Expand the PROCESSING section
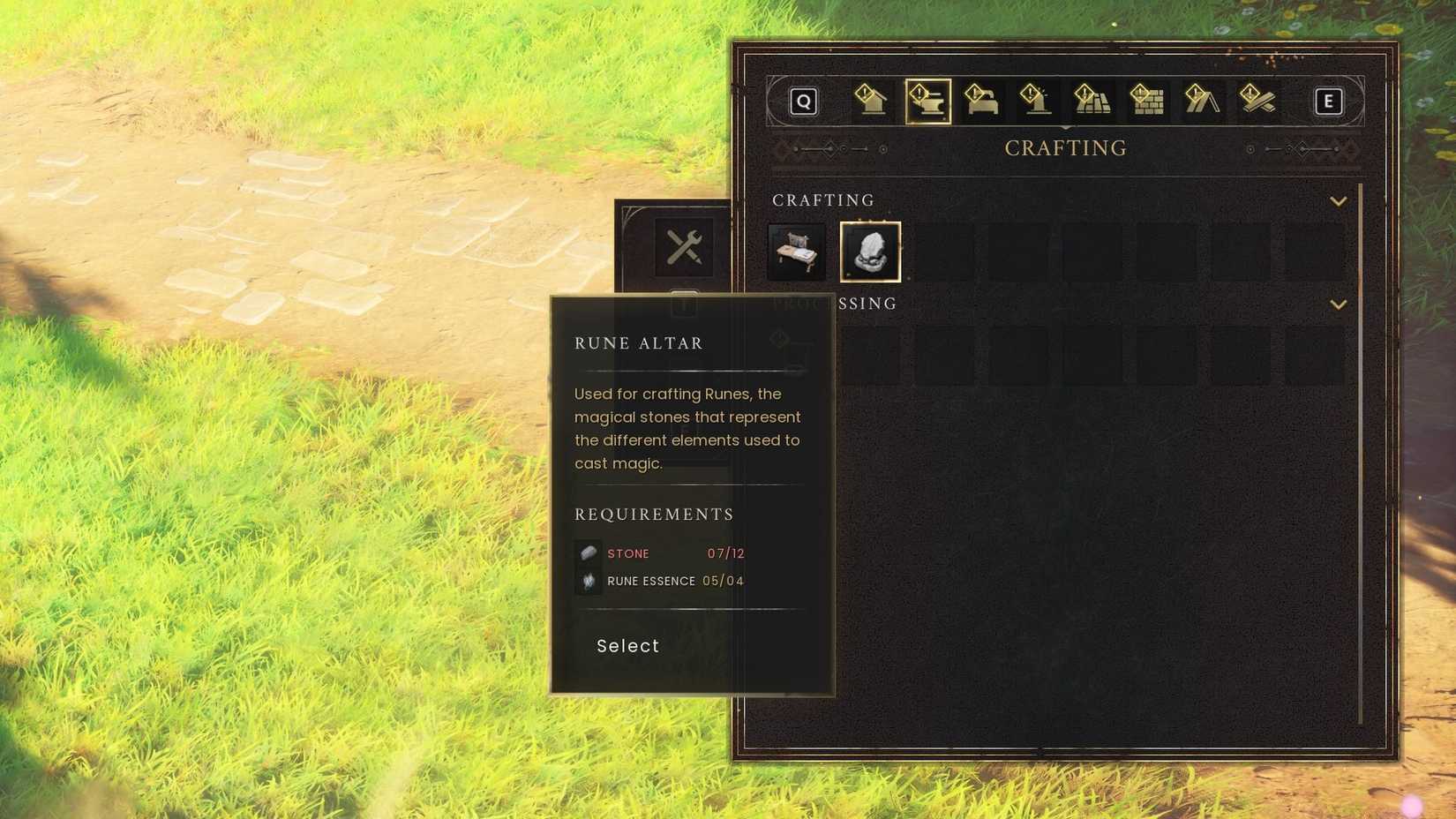This screenshot has height=819, width=1456. (x=1337, y=304)
